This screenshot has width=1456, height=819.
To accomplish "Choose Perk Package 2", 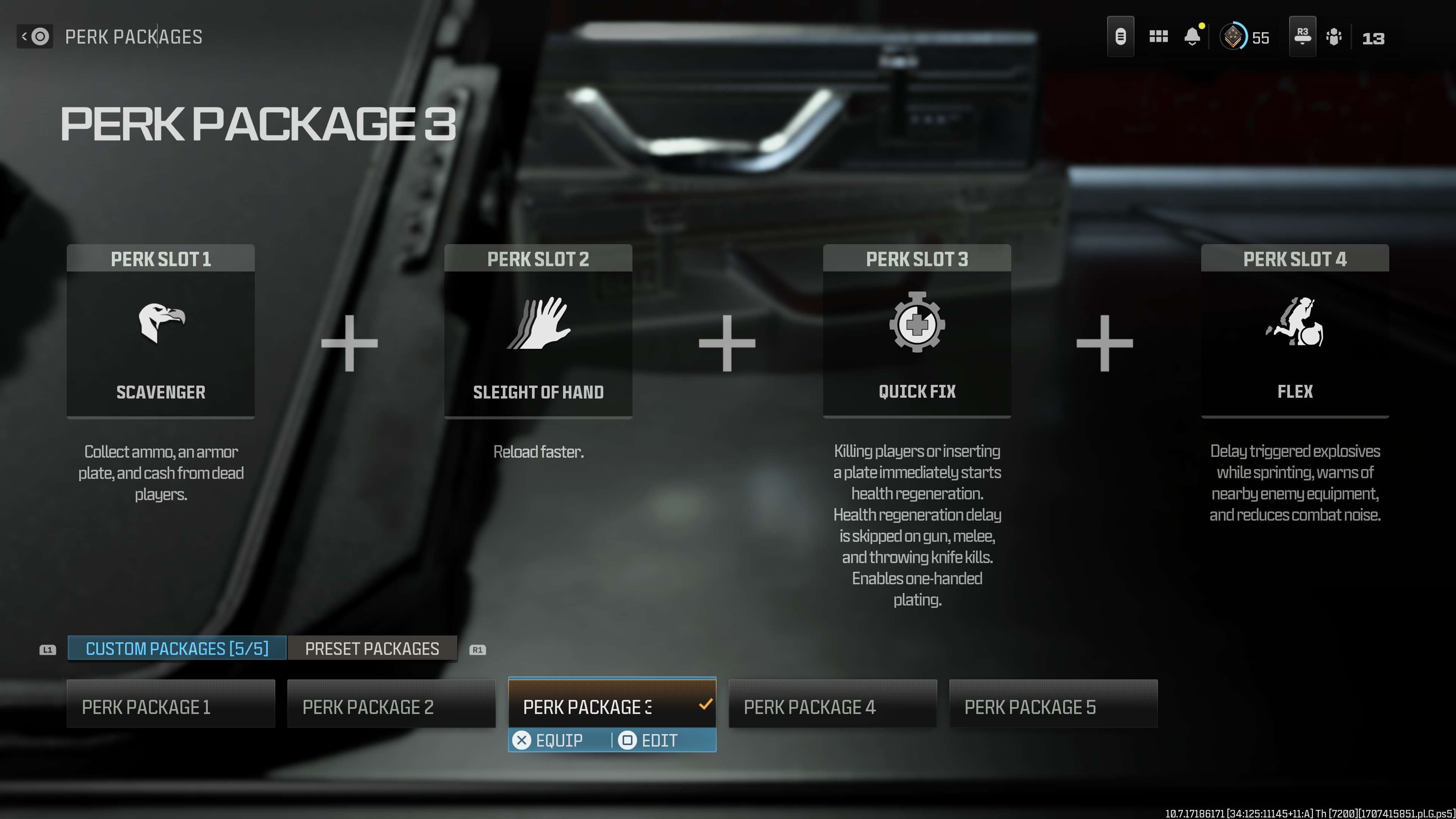I will click(391, 706).
